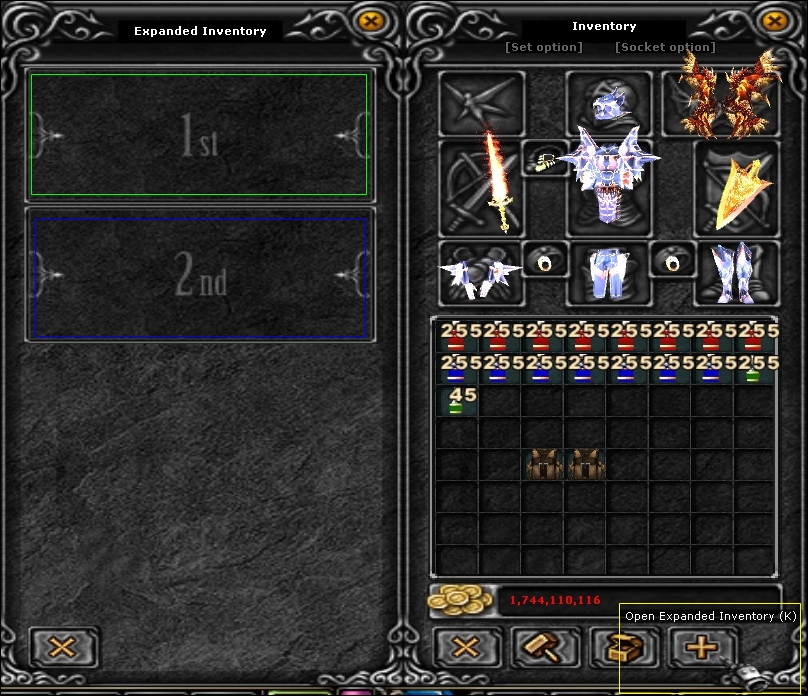Select the green potion stack of 45

pos(457,402)
